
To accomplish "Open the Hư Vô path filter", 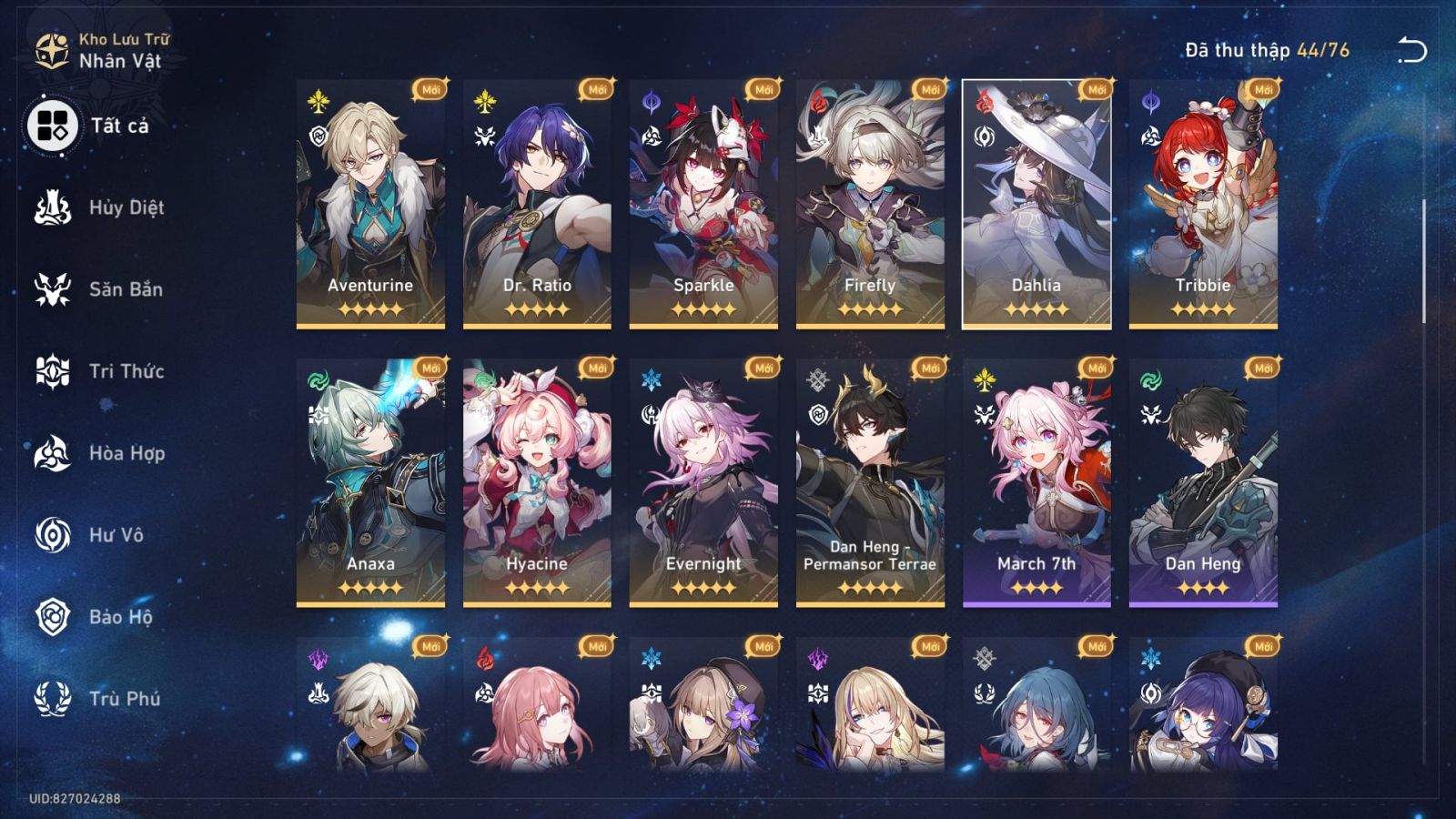I will pos(52,535).
